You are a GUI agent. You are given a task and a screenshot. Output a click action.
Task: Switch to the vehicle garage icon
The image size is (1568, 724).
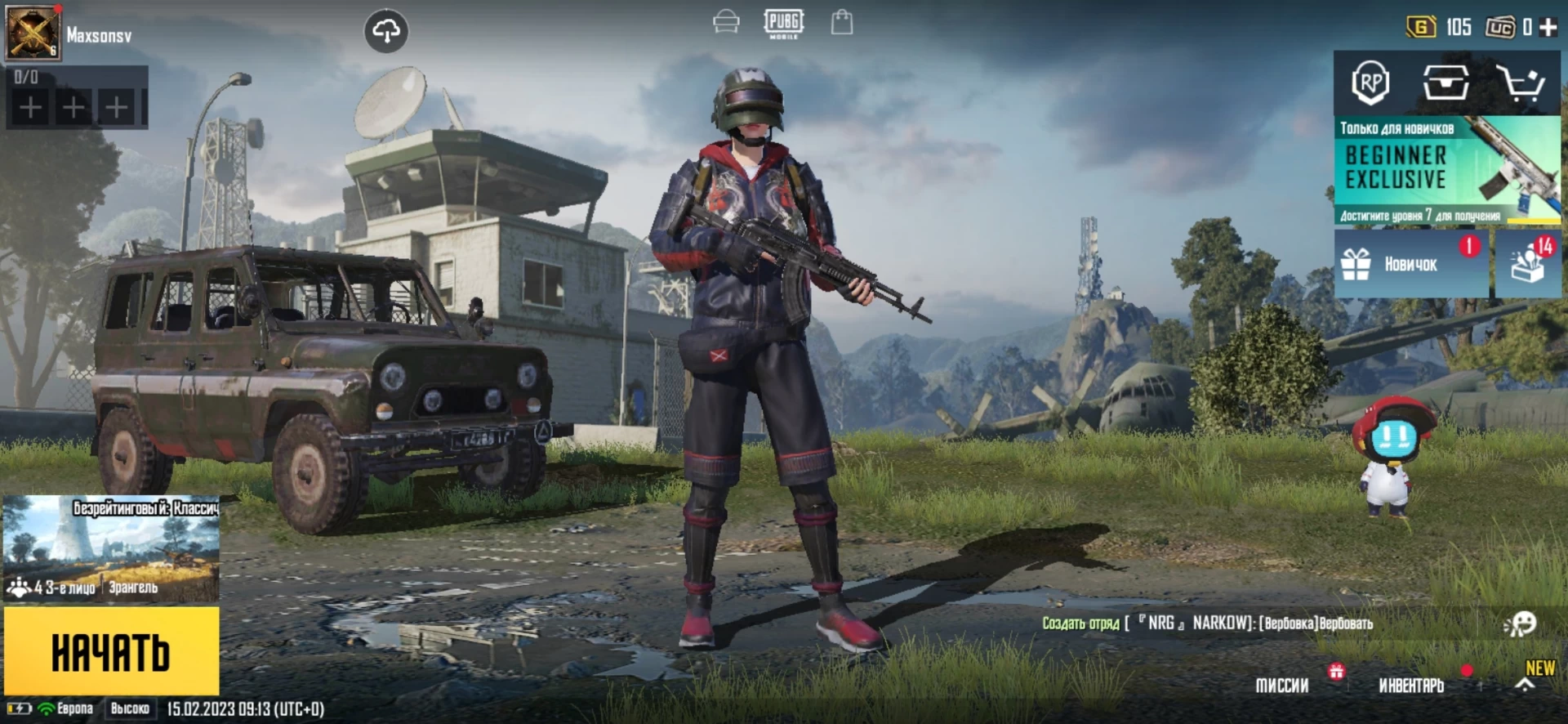[x=725, y=22]
